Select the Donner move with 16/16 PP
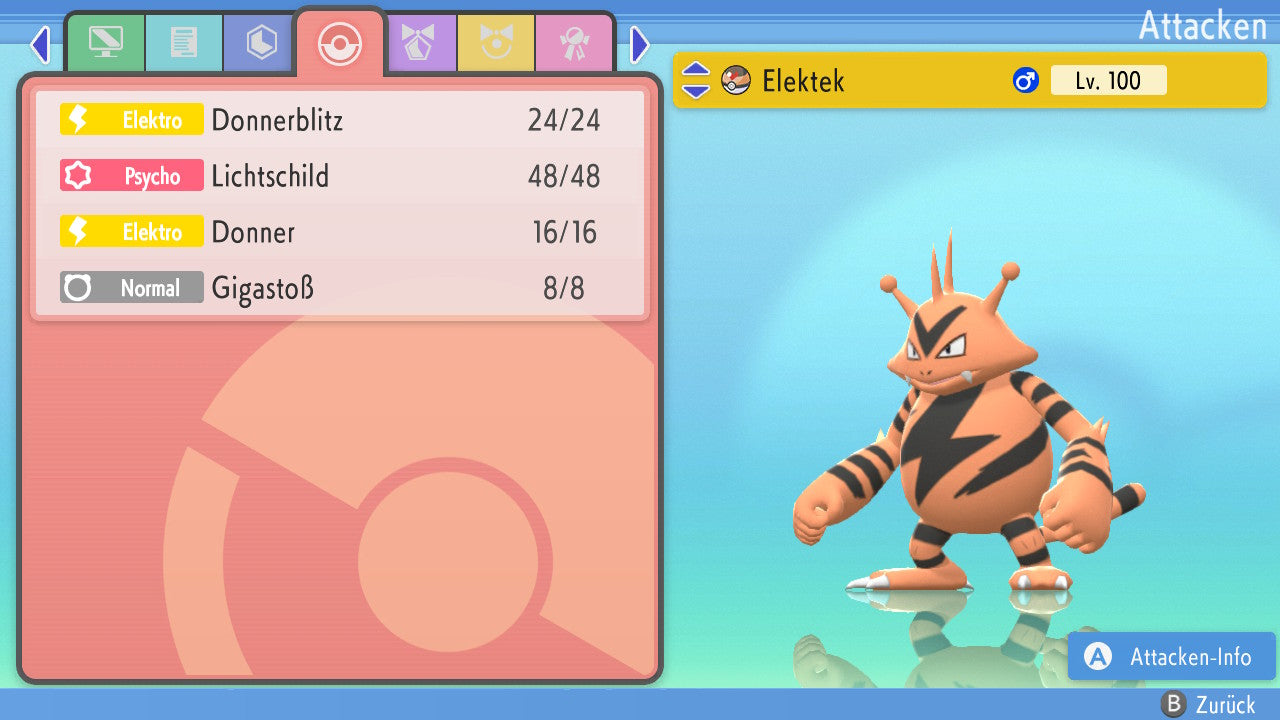The width and height of the screenshot is (1280, 720). 340,232
